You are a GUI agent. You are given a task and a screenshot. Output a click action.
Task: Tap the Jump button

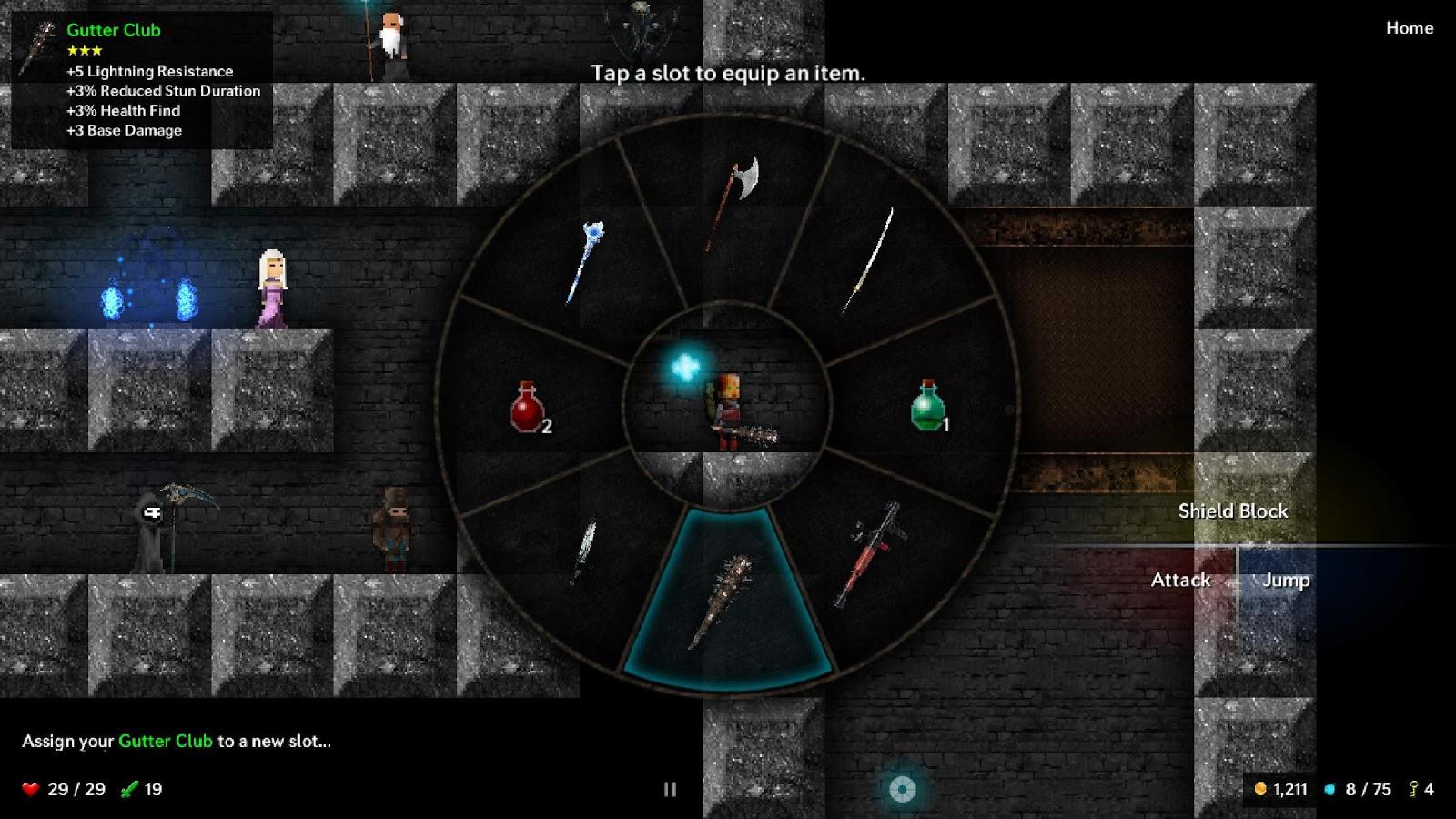[1285, 580]
